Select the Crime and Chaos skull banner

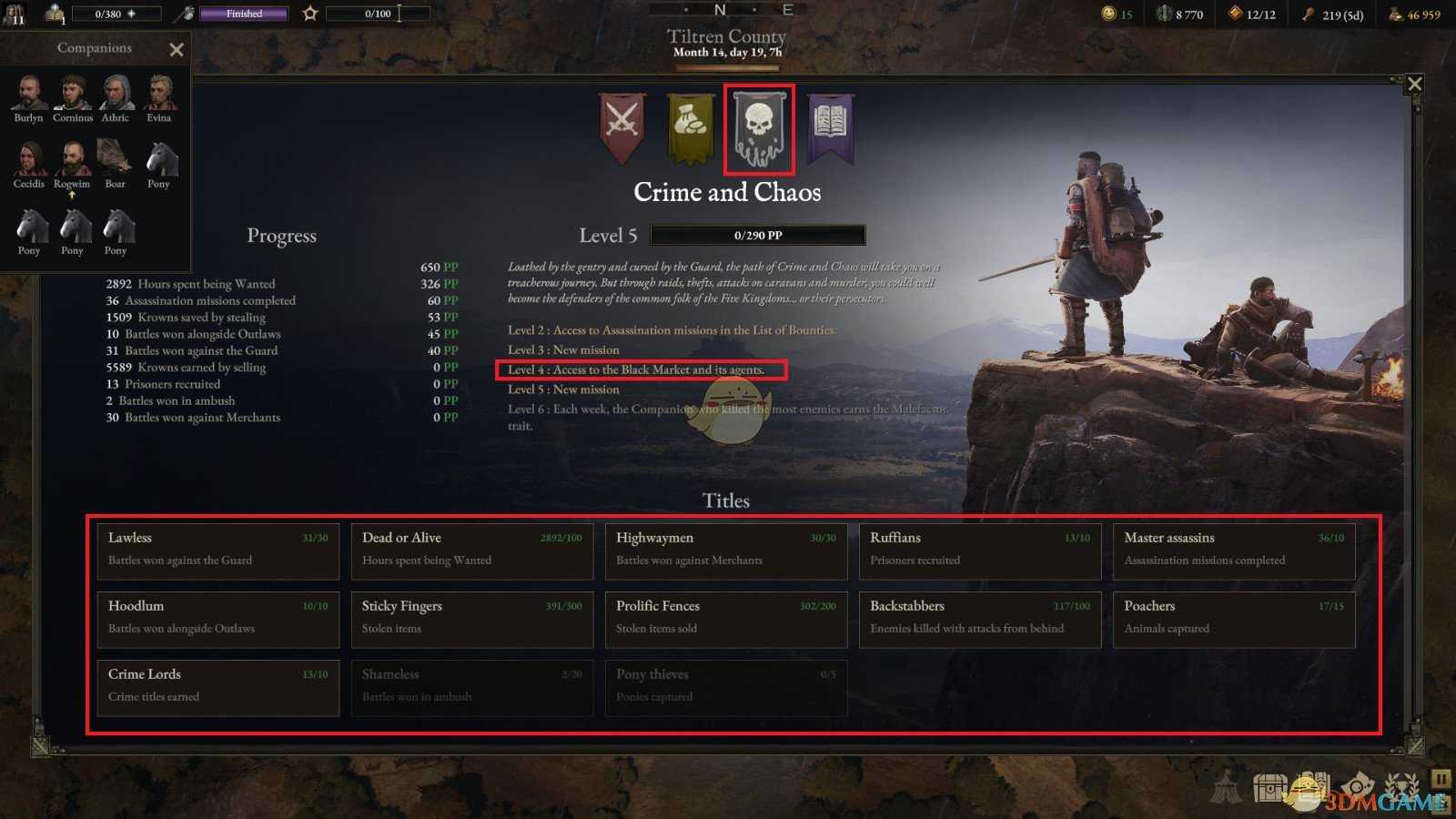click(x=759, y=129)
